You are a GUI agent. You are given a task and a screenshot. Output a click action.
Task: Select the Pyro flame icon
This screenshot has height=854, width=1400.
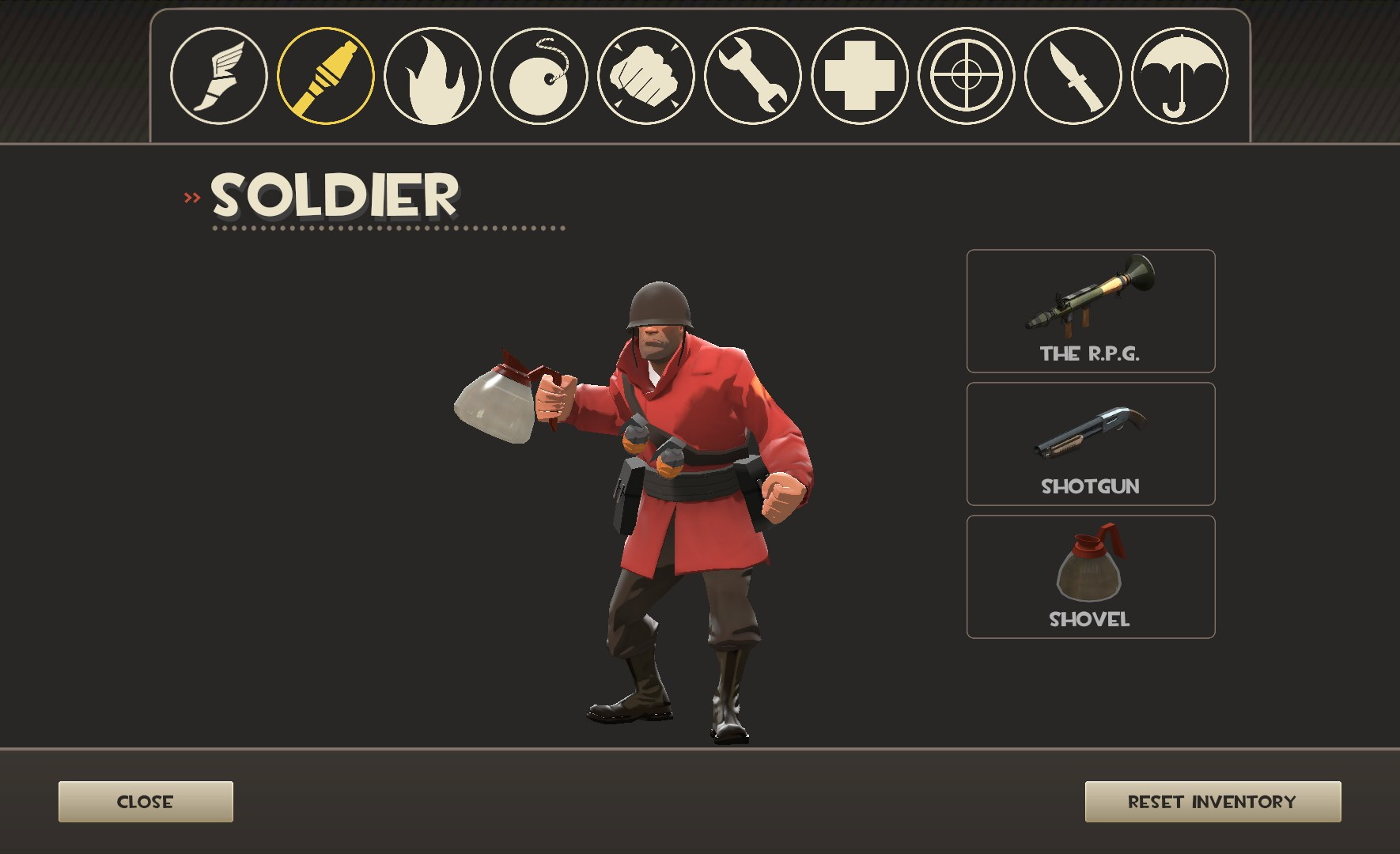pyautogui.click(x=433, y=76)
